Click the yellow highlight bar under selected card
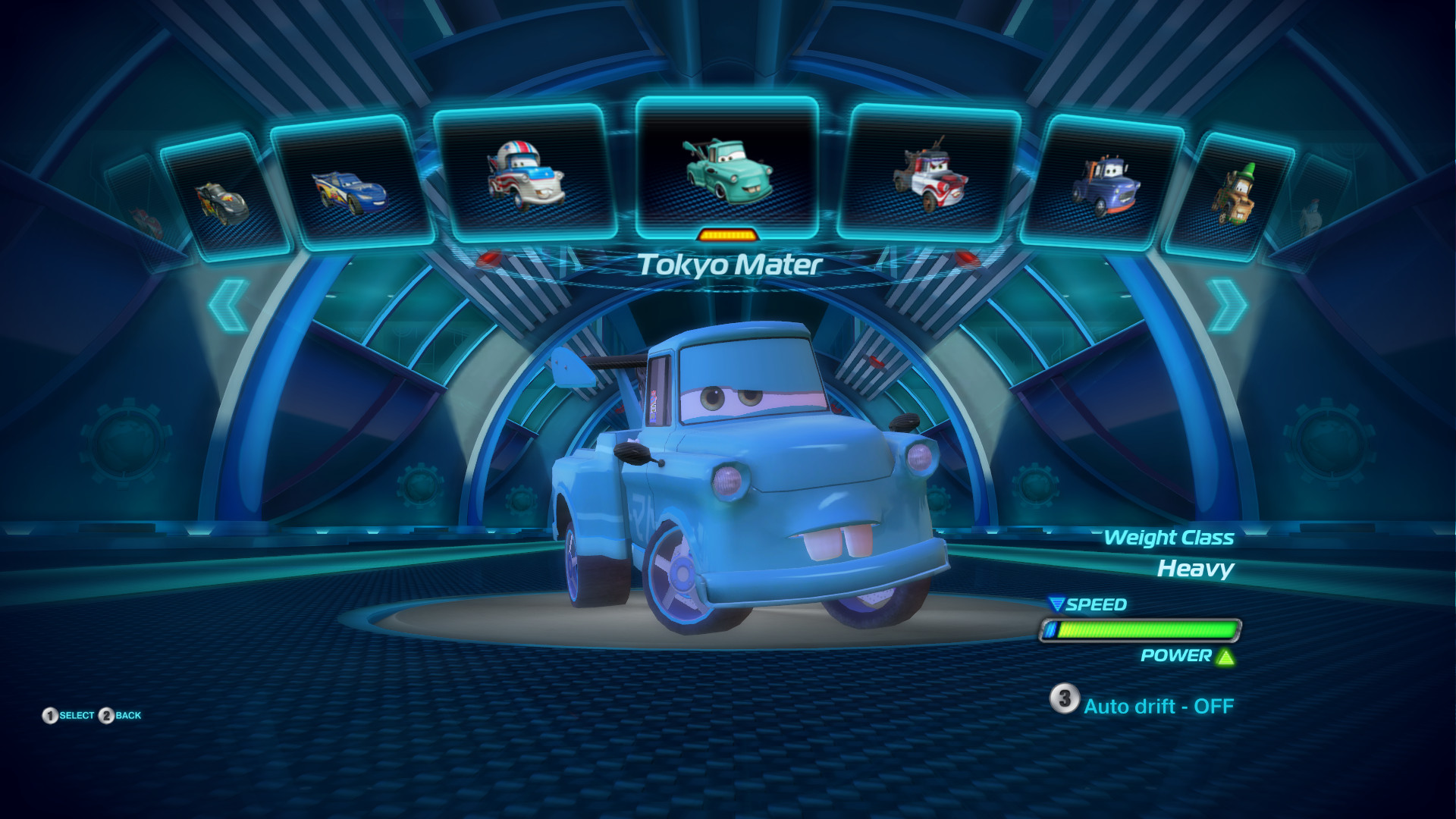1456x819 pixels. pyautogui.click(x=727, y=236)
